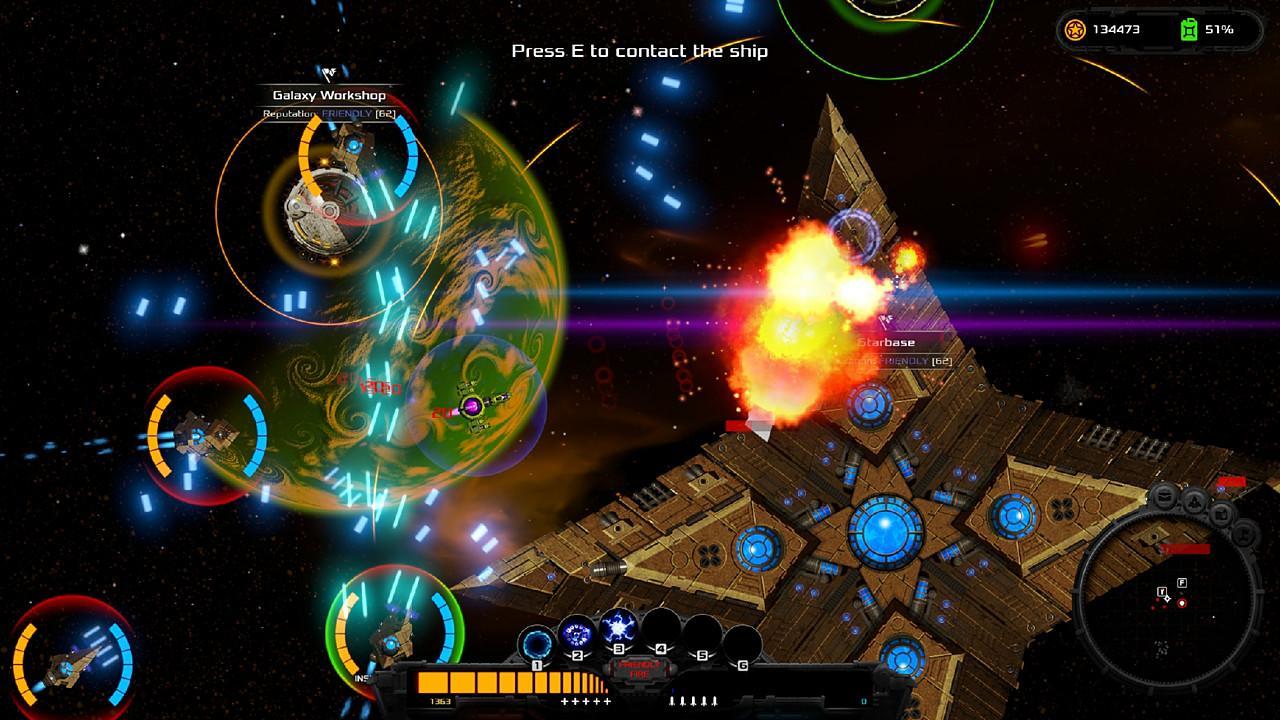Image resolution: width=1280 pixels, height=720 pixels.
Task: Select weapon slot 1 energy shield icon
Action: click(x=535, y=643)
